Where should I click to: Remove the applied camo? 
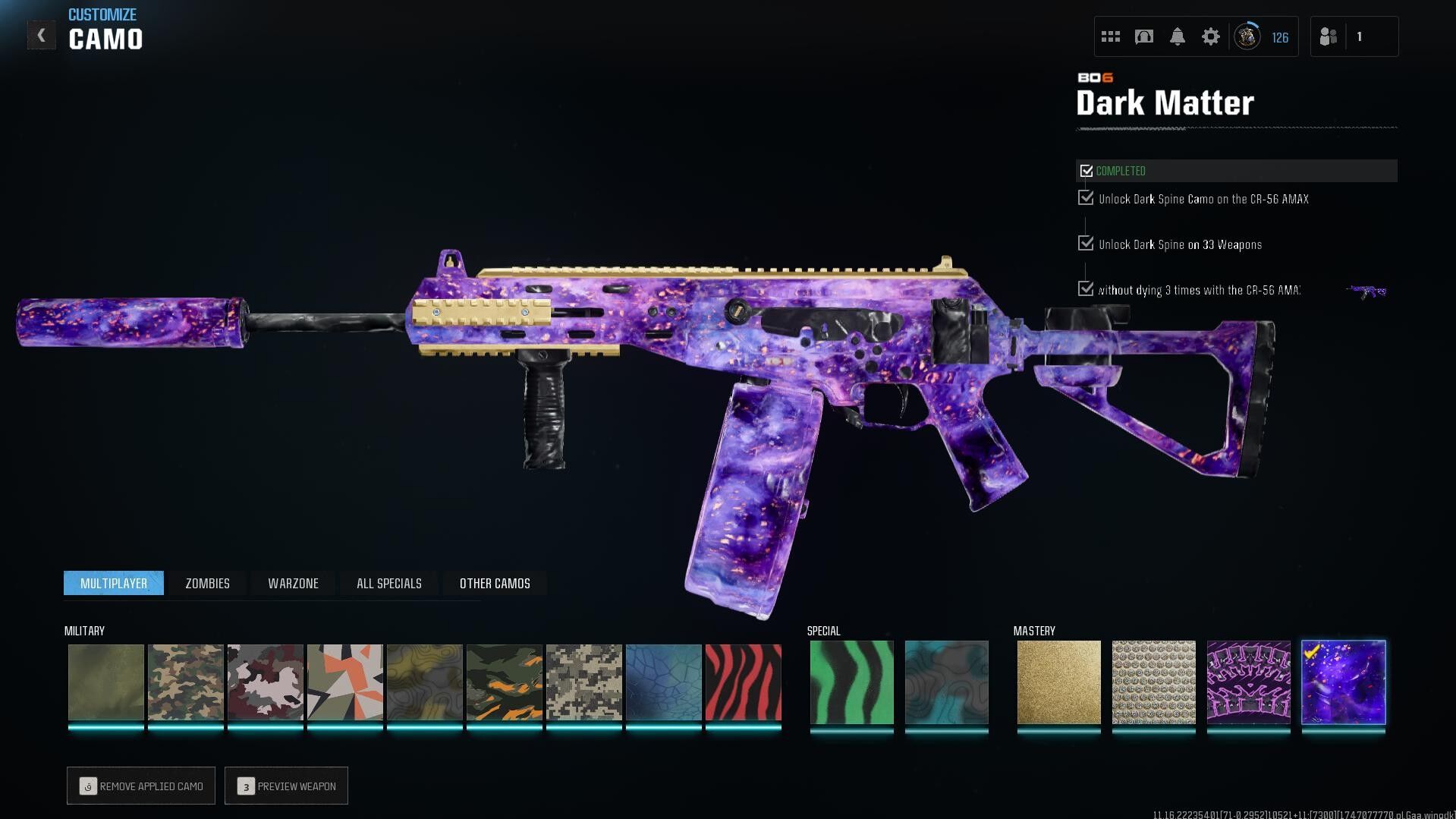coord(141,786)
